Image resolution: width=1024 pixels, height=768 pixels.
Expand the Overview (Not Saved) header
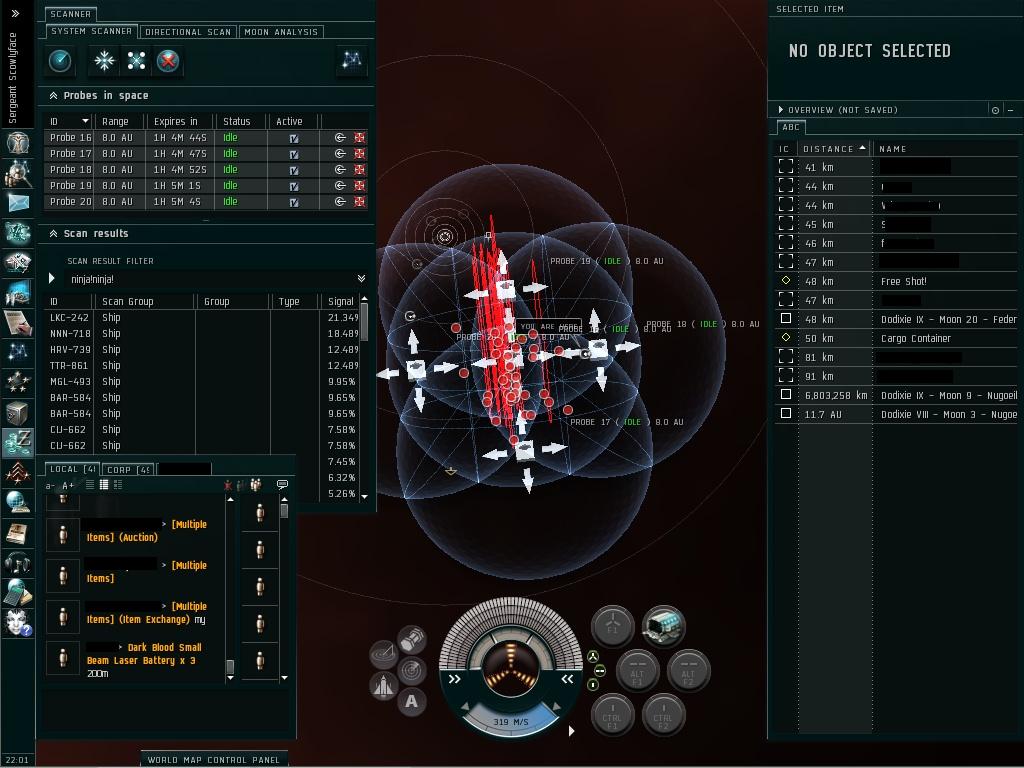[781, 110]
